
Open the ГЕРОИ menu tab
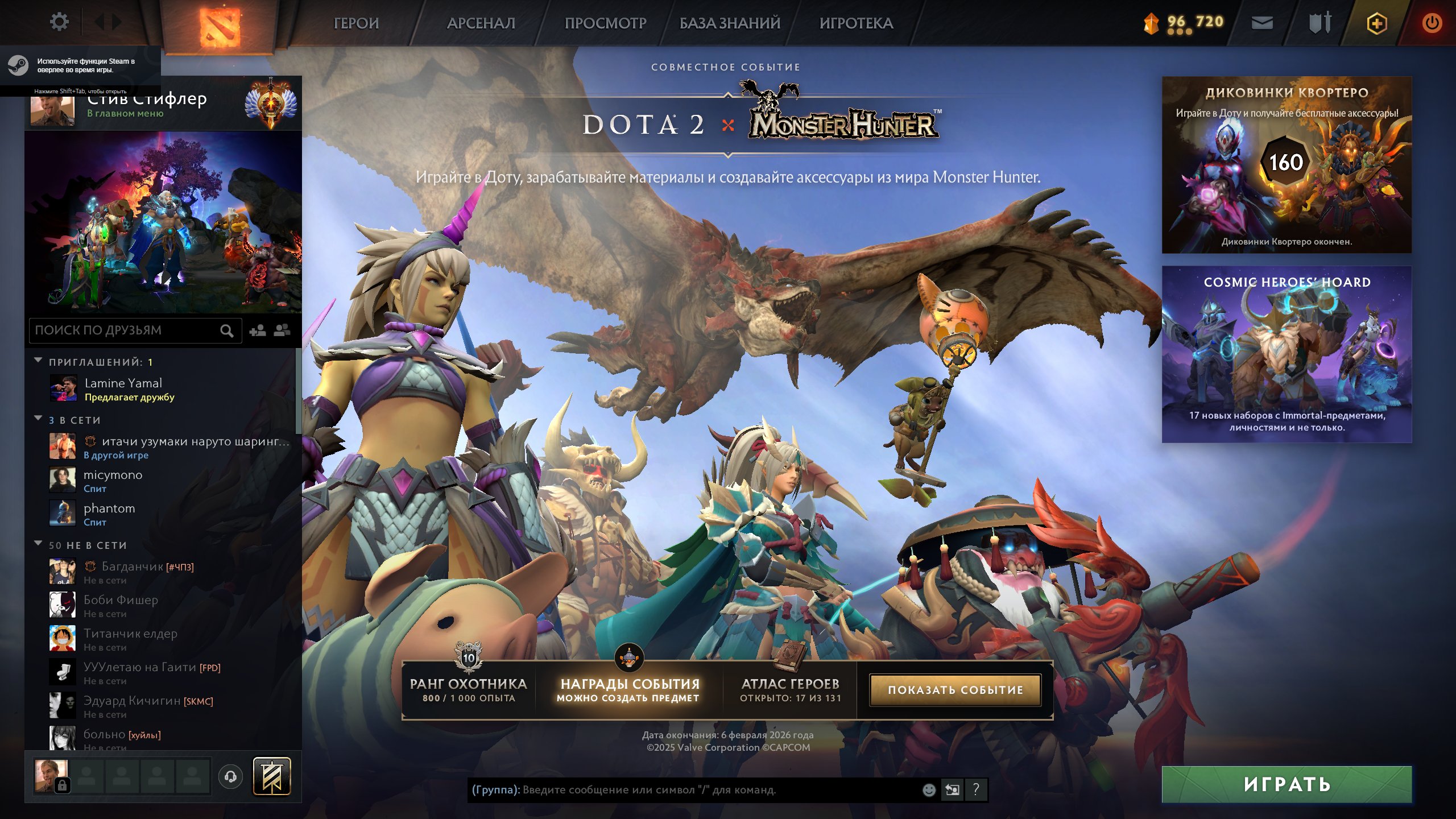tap(355, 24)
